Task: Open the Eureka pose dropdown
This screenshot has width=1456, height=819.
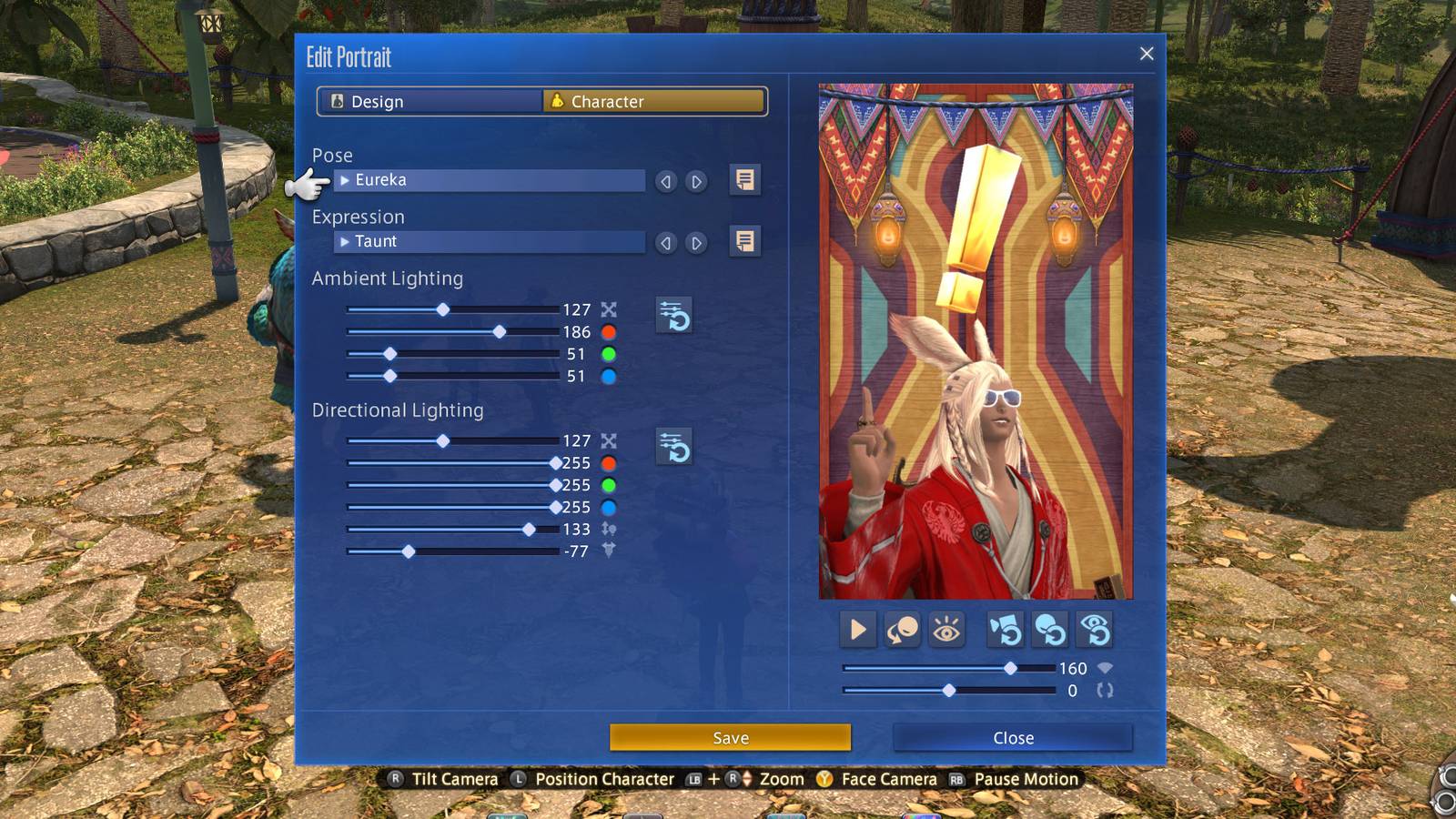Action: (490, 180)
